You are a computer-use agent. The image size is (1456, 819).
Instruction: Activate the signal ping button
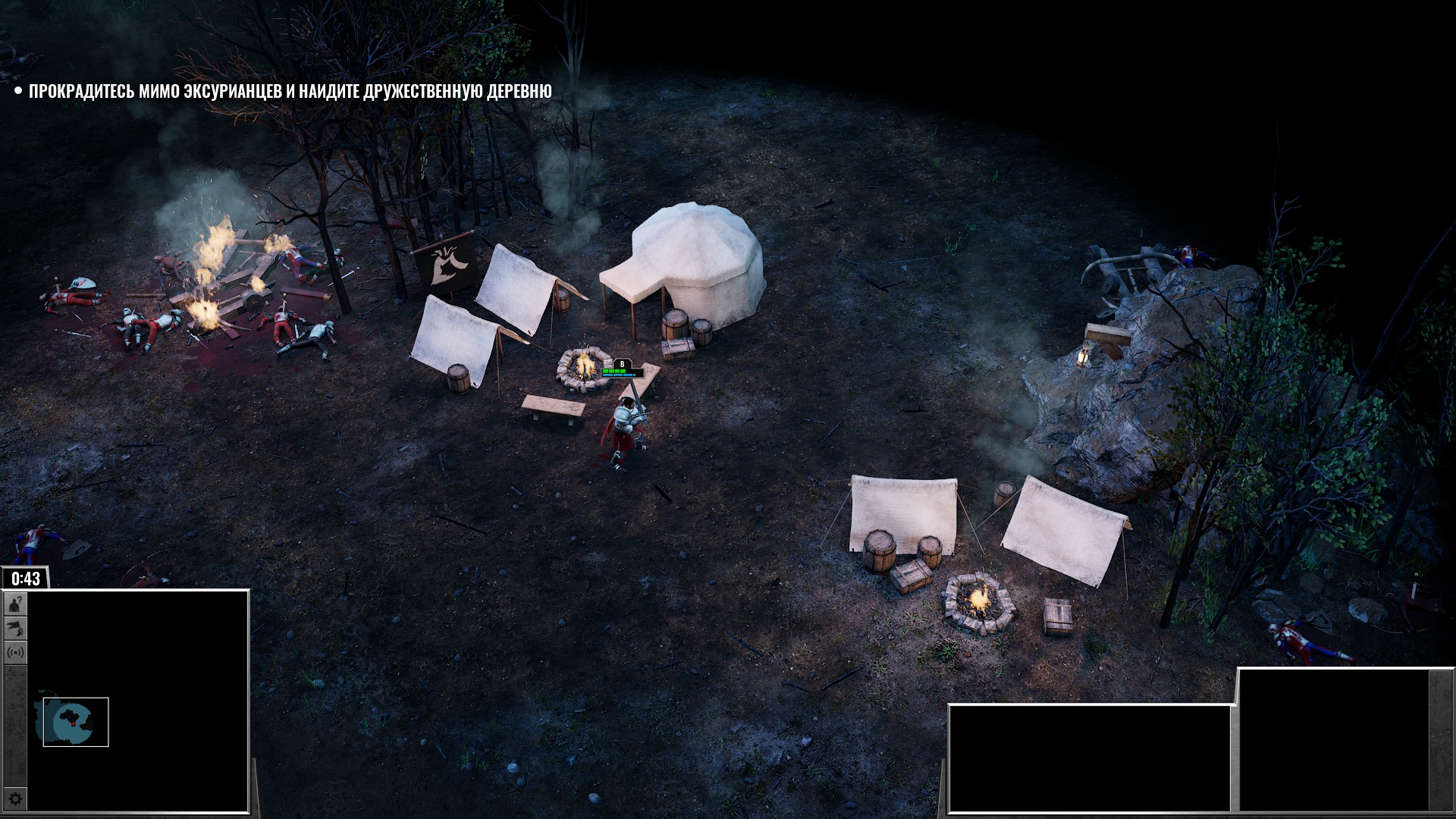[x=16, y=652]
